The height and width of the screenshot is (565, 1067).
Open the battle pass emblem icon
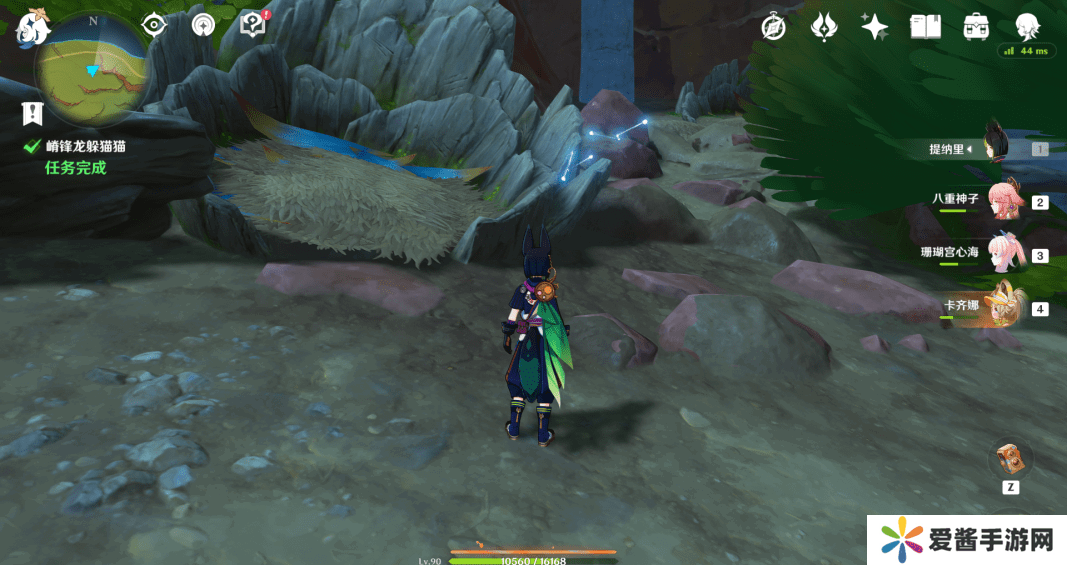click(x=824, y=27)
